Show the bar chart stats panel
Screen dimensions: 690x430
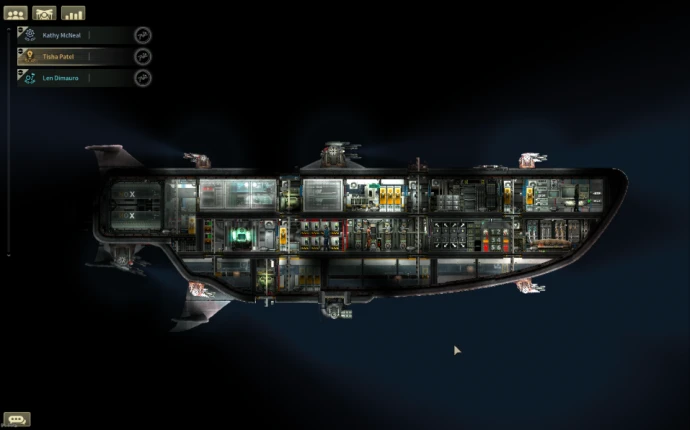coord(73,13)
